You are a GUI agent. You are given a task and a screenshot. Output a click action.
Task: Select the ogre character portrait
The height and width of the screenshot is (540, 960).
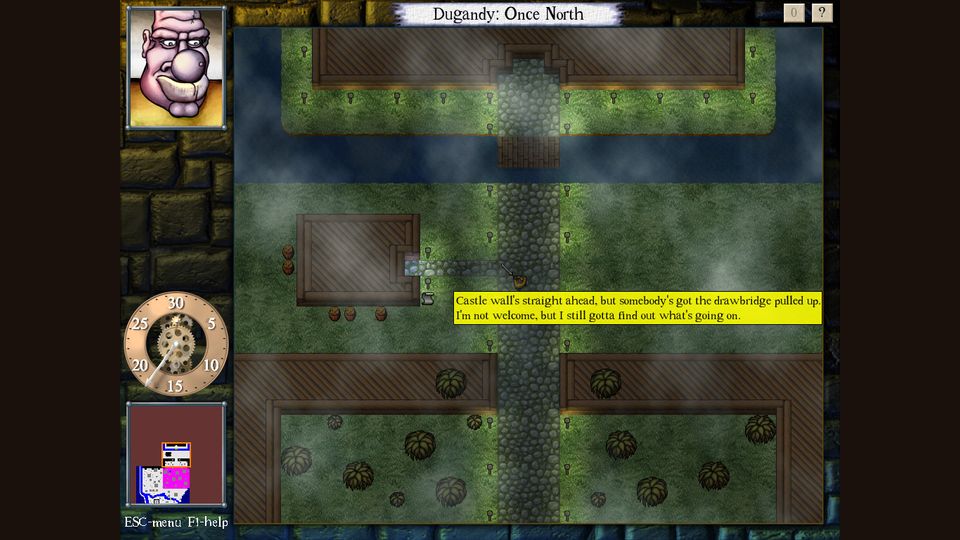coord(176,67)
